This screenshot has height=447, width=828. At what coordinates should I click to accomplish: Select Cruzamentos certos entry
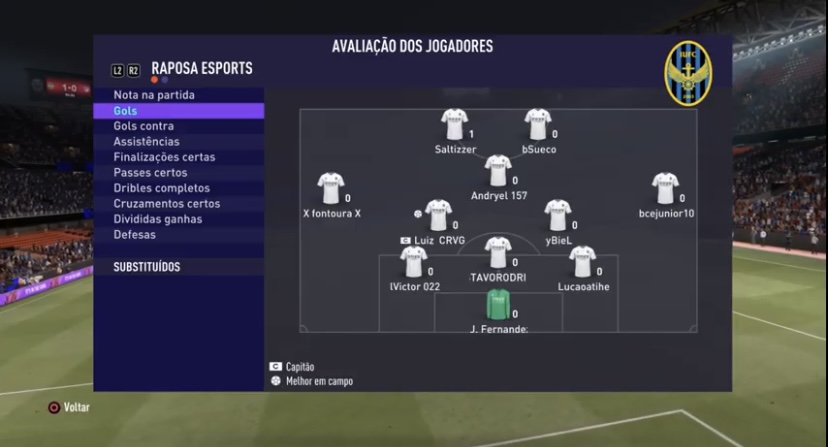click(166, 204)
